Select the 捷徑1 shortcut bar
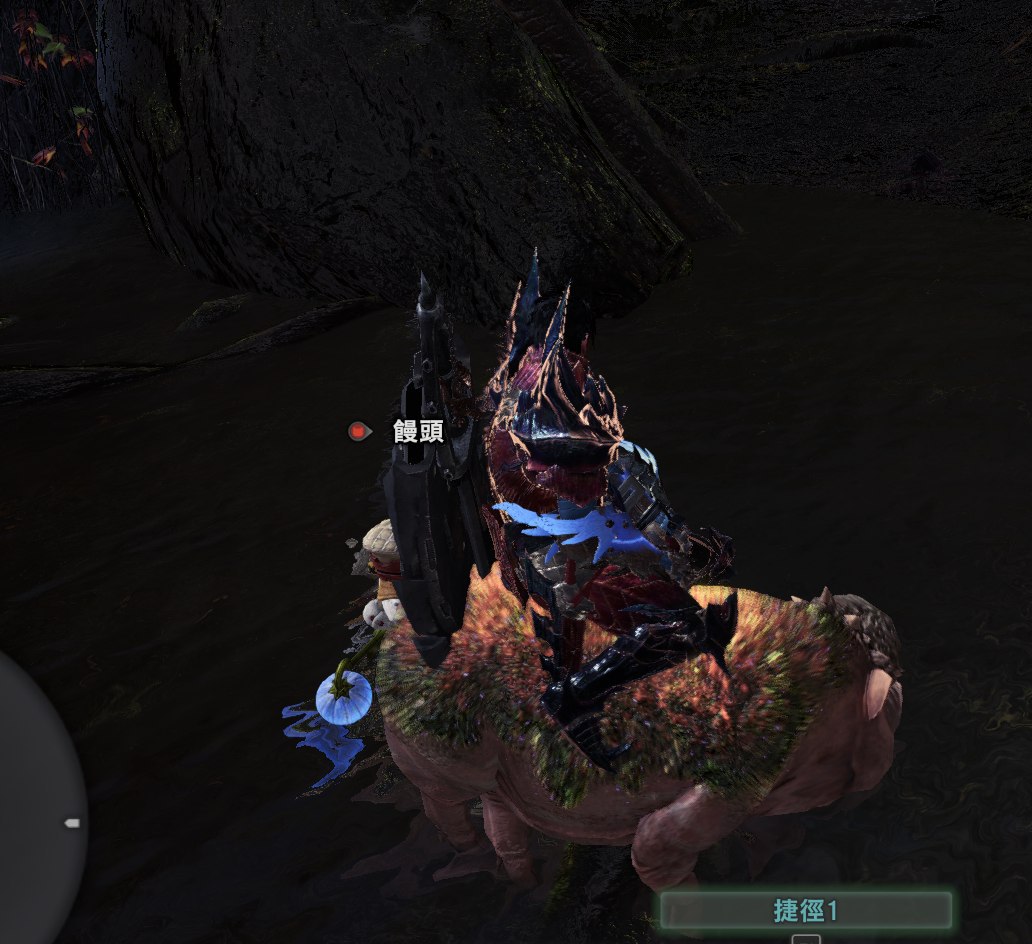The height and width of the screenshot is (944, 1032). pyautogui.click(x=804, y=910)
